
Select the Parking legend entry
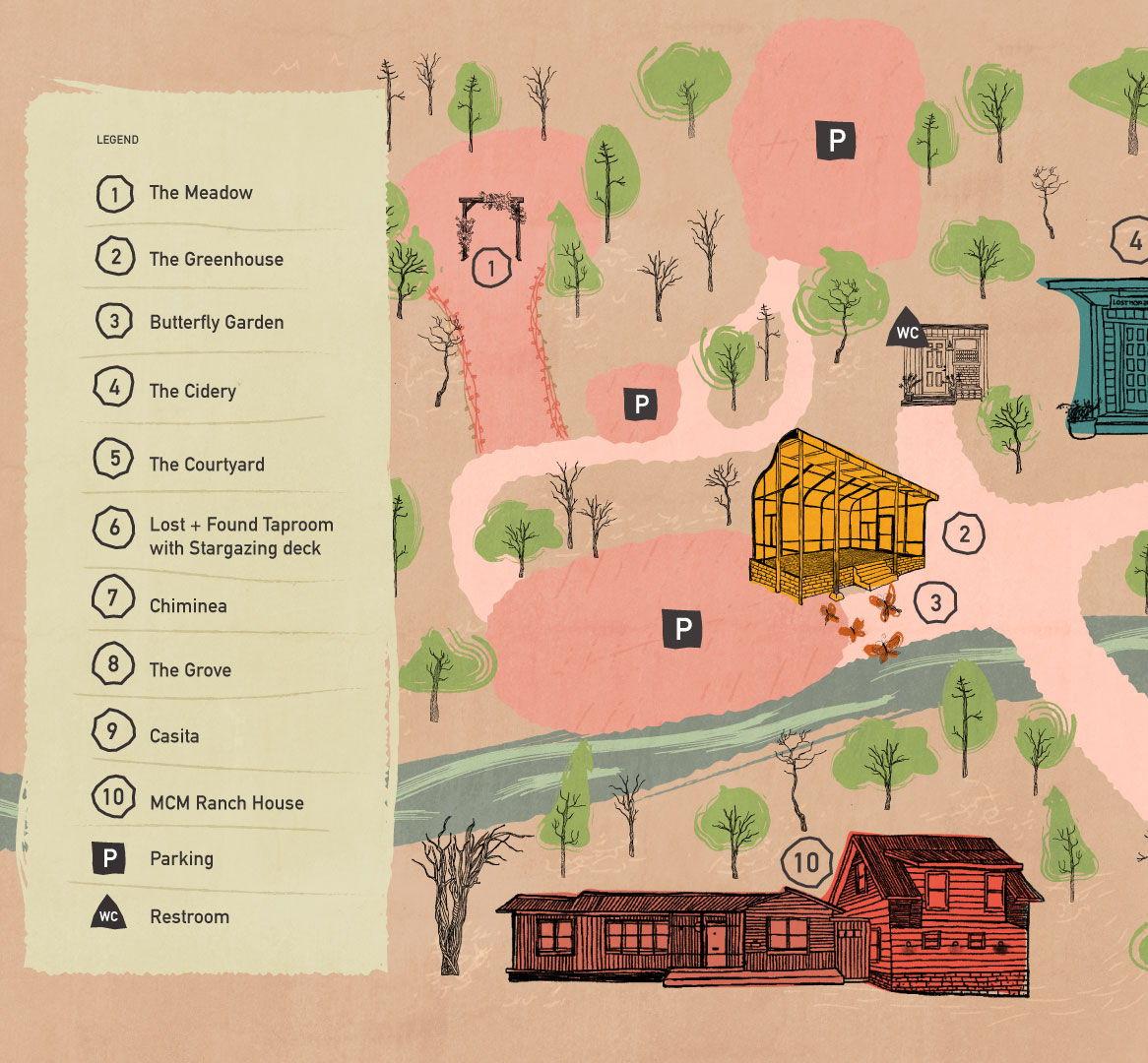[x=181, y=858]
